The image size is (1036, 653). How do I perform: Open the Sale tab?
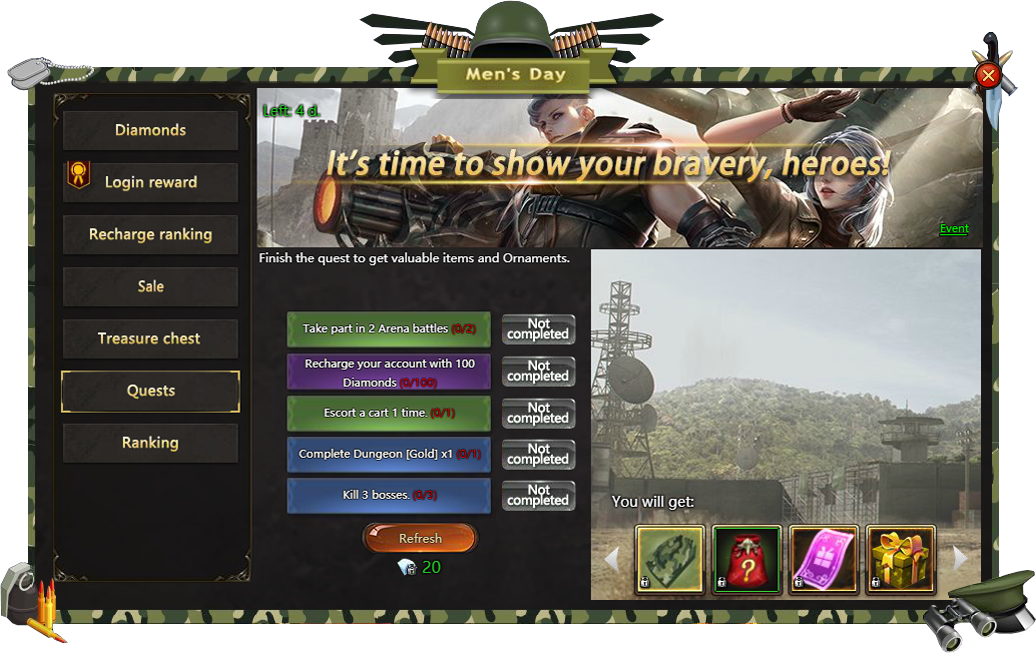click(x=150, y=286)
